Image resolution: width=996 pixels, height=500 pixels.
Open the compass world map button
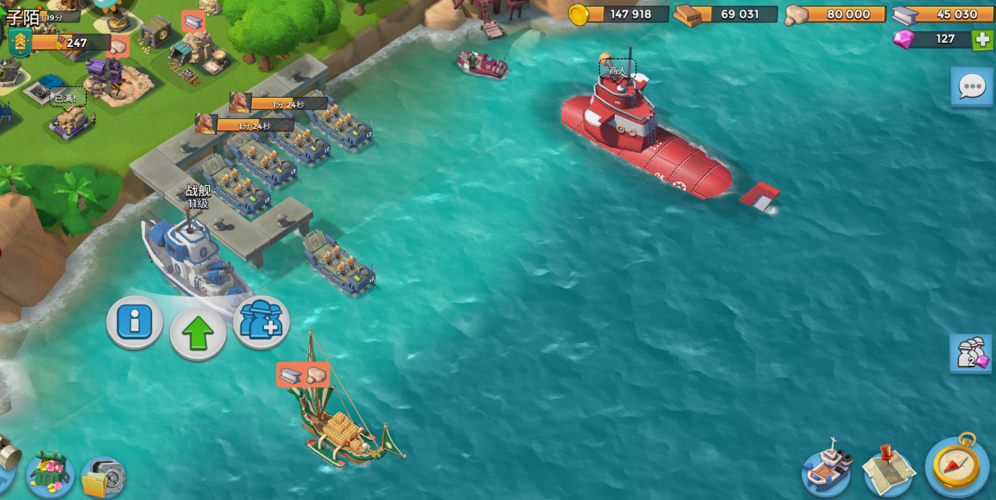(x=957, y=465)
